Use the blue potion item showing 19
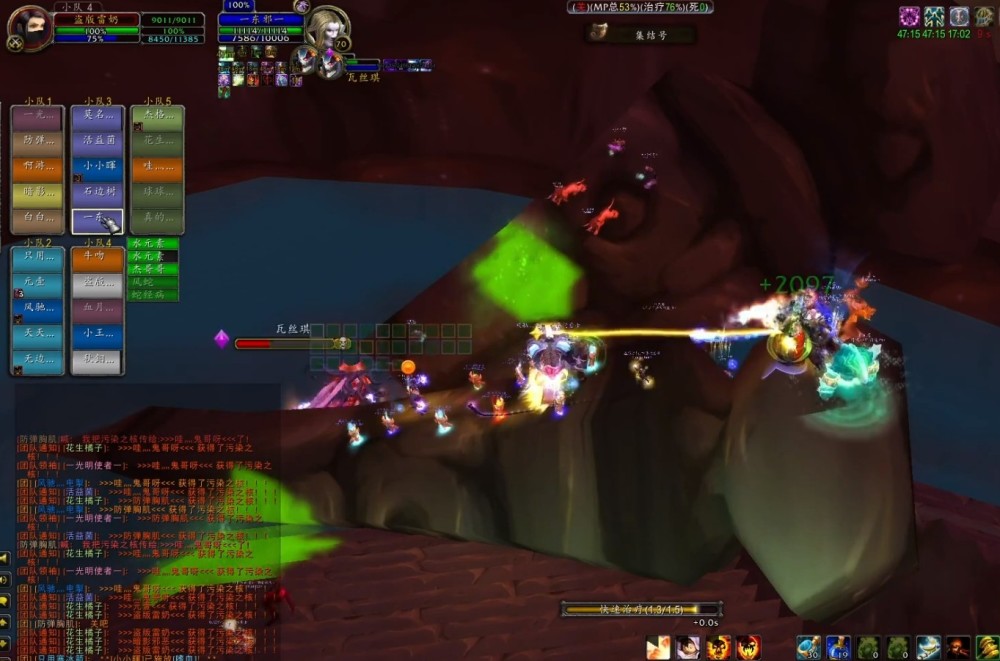The image size is (1000, 661). (x=838, y=648)
